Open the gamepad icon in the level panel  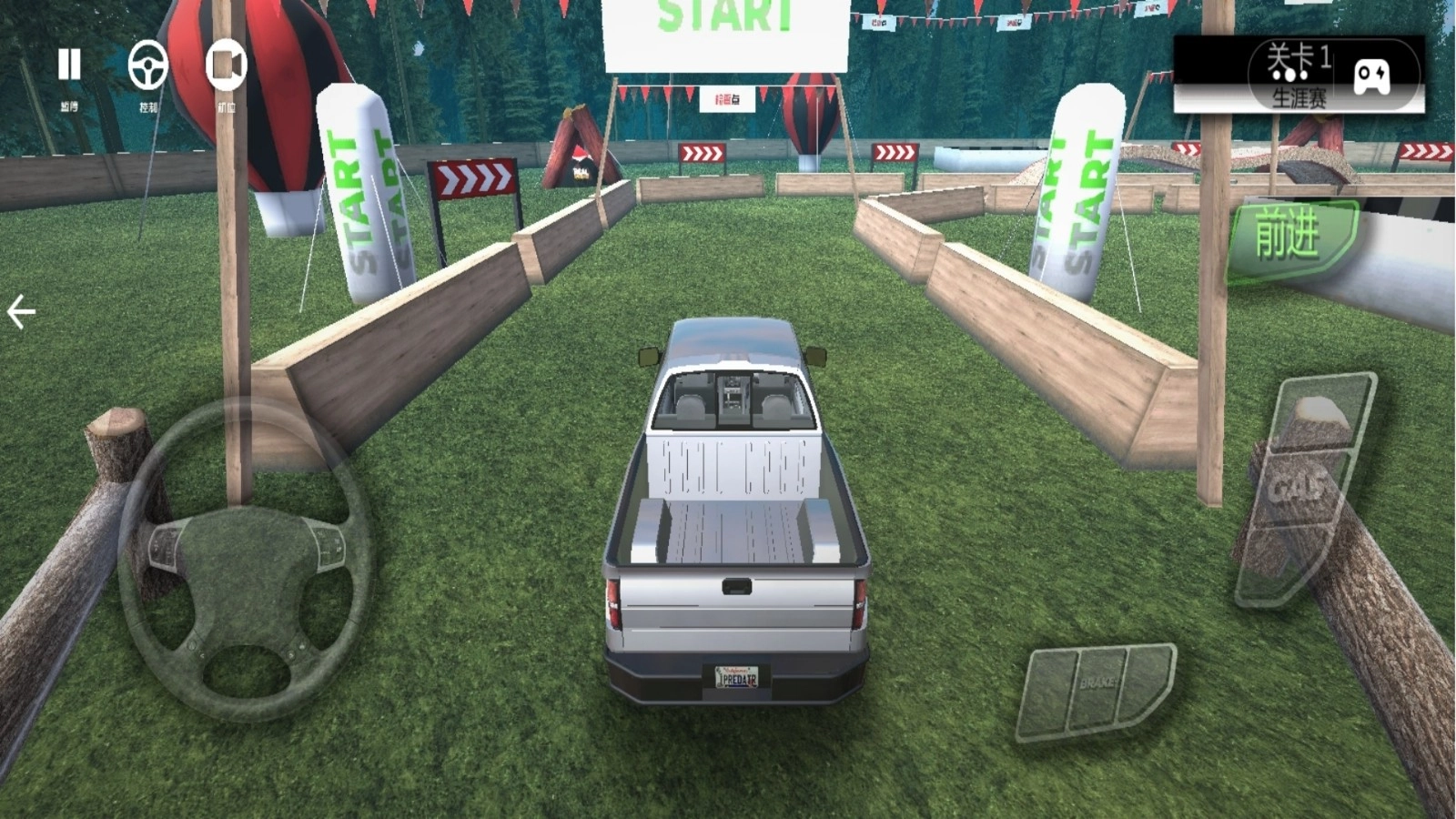tap(1371, 76)
